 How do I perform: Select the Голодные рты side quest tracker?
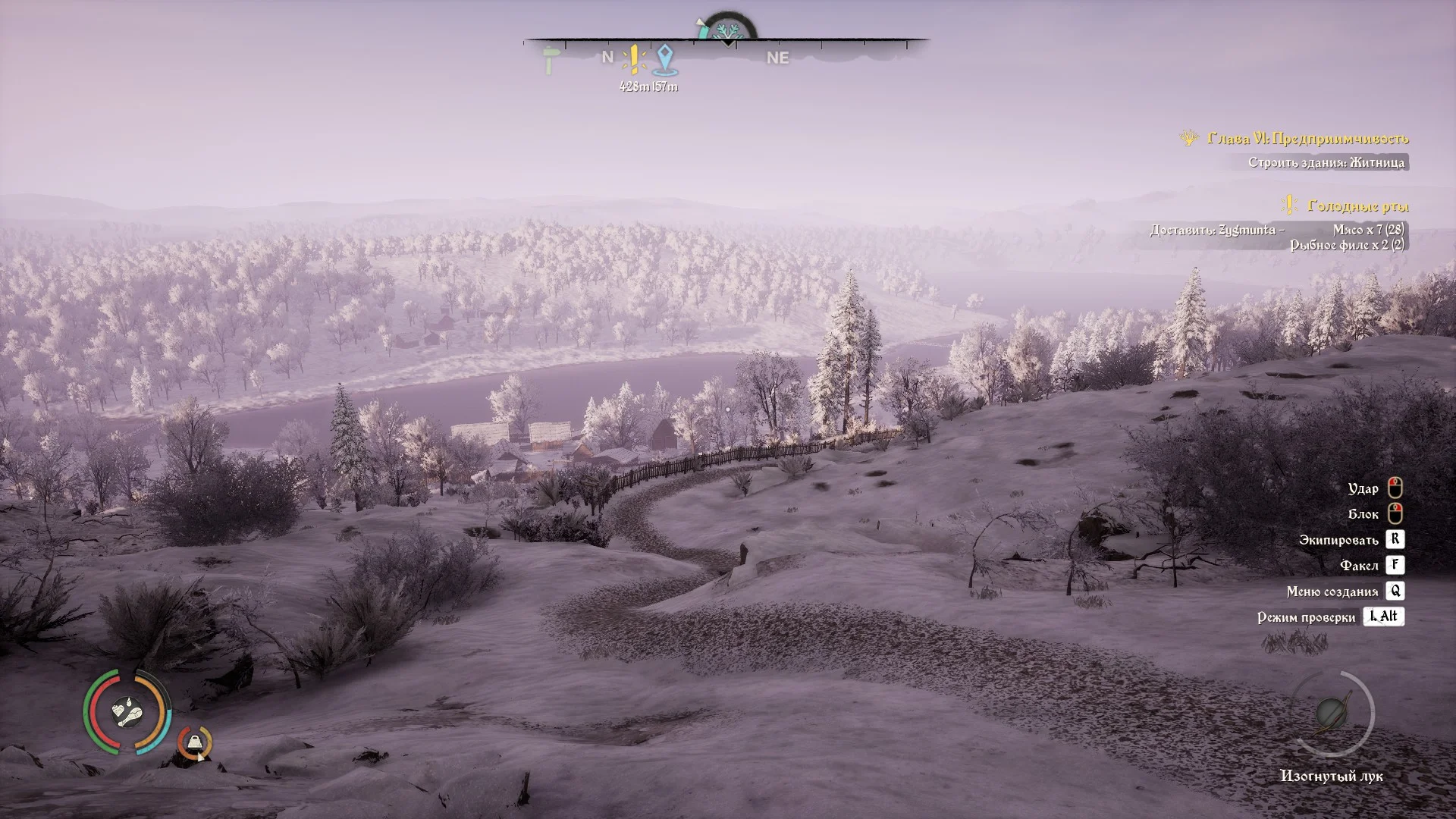(1357, 206)
